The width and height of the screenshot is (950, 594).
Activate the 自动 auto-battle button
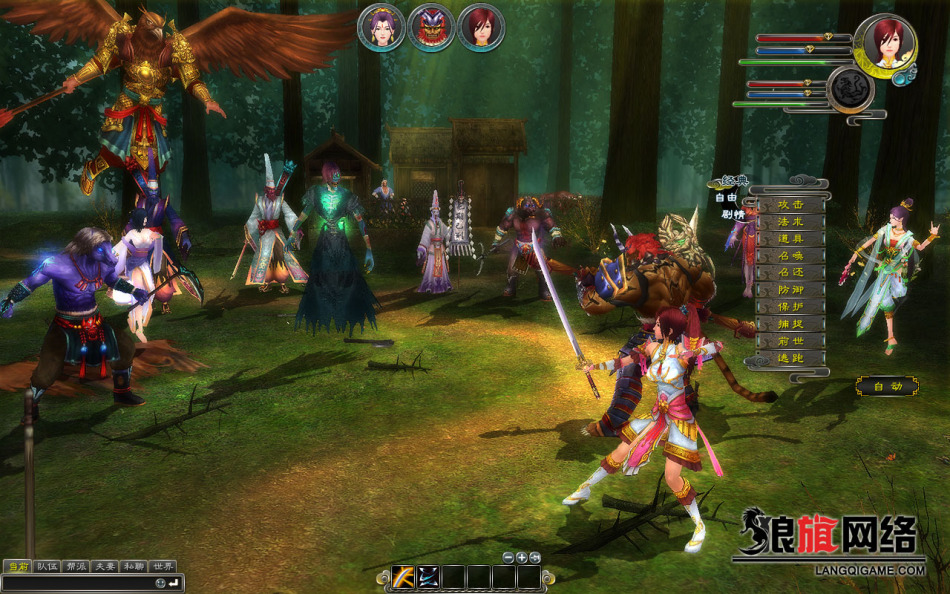click(x=887, y=386)
